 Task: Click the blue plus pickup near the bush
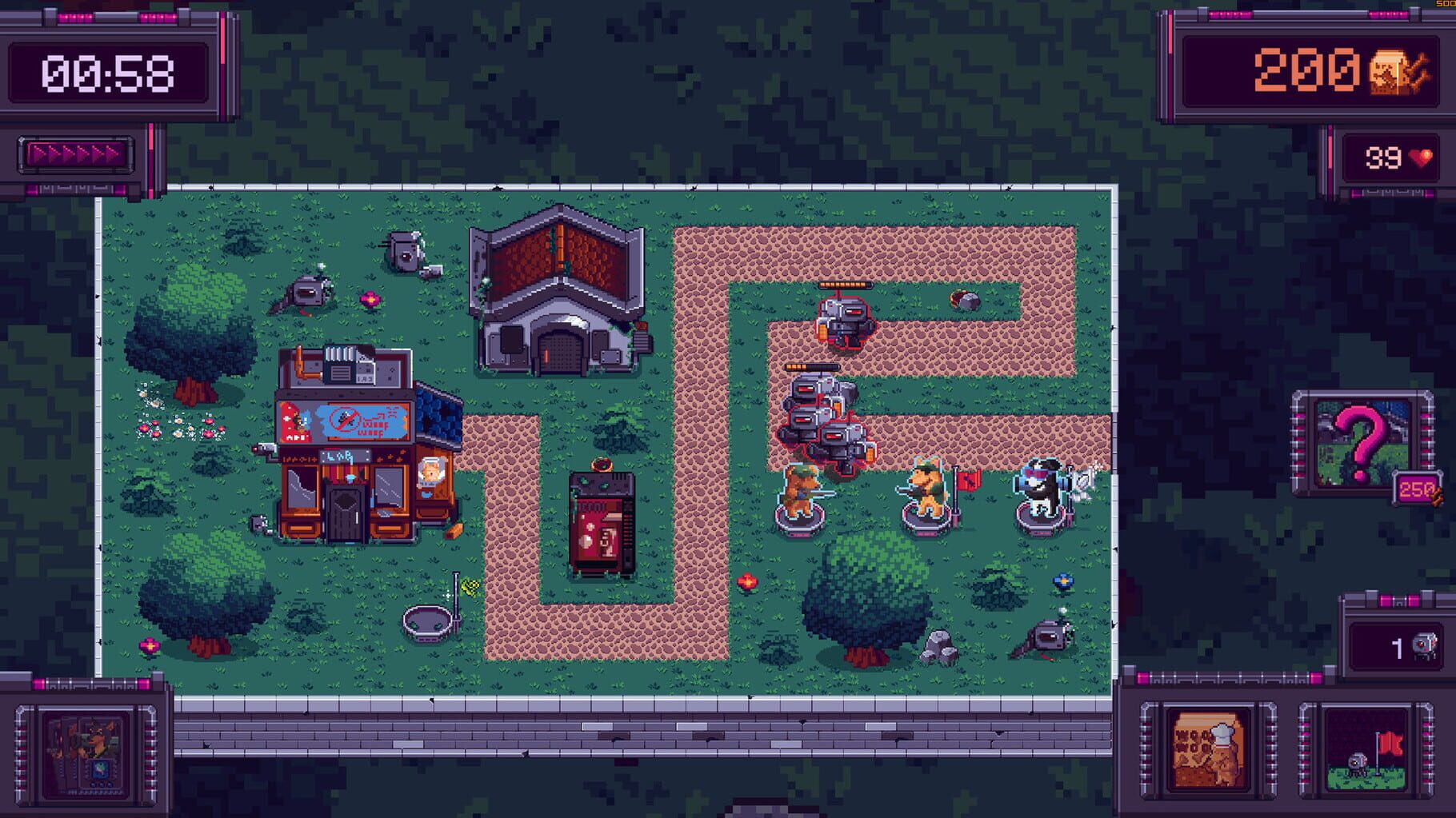coord(1062,582)
